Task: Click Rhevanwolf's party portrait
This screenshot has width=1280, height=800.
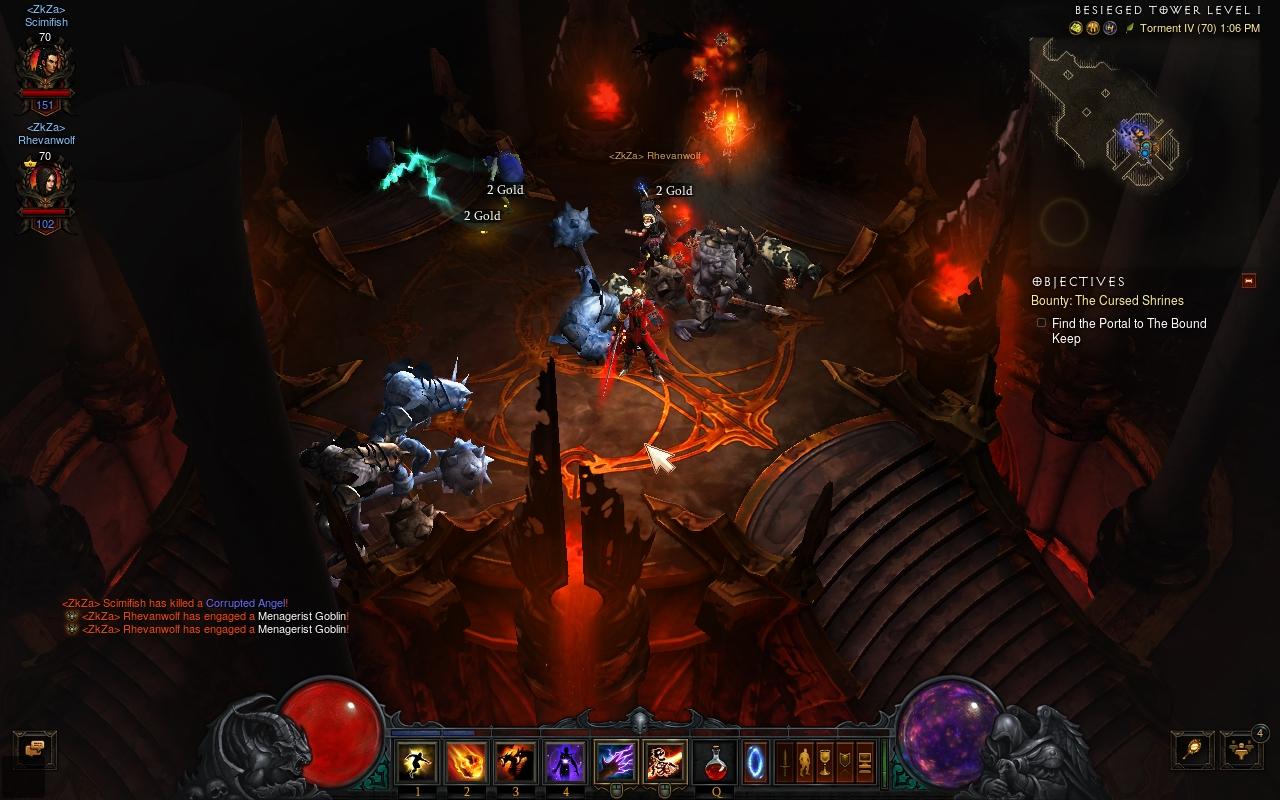Action: pyautogui.click(x=45, y=187)
